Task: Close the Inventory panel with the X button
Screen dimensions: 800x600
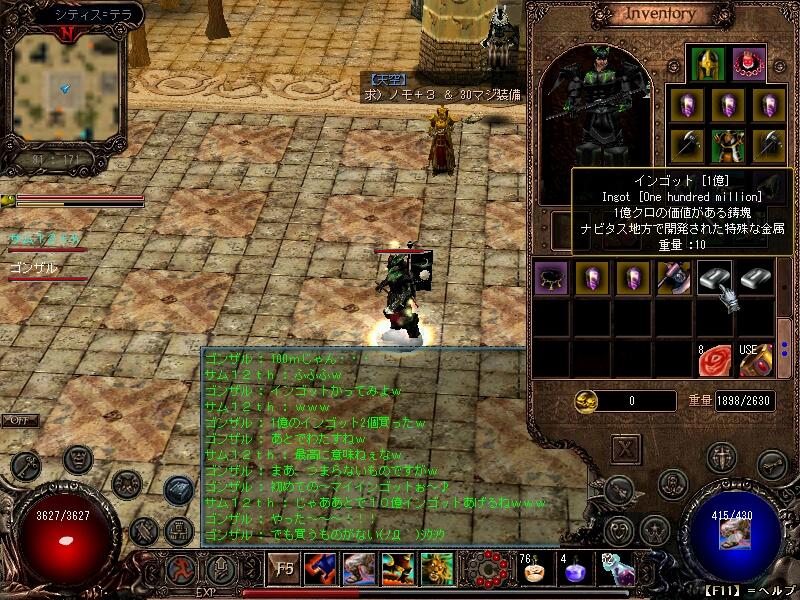Action: click(x=625, y=449)
